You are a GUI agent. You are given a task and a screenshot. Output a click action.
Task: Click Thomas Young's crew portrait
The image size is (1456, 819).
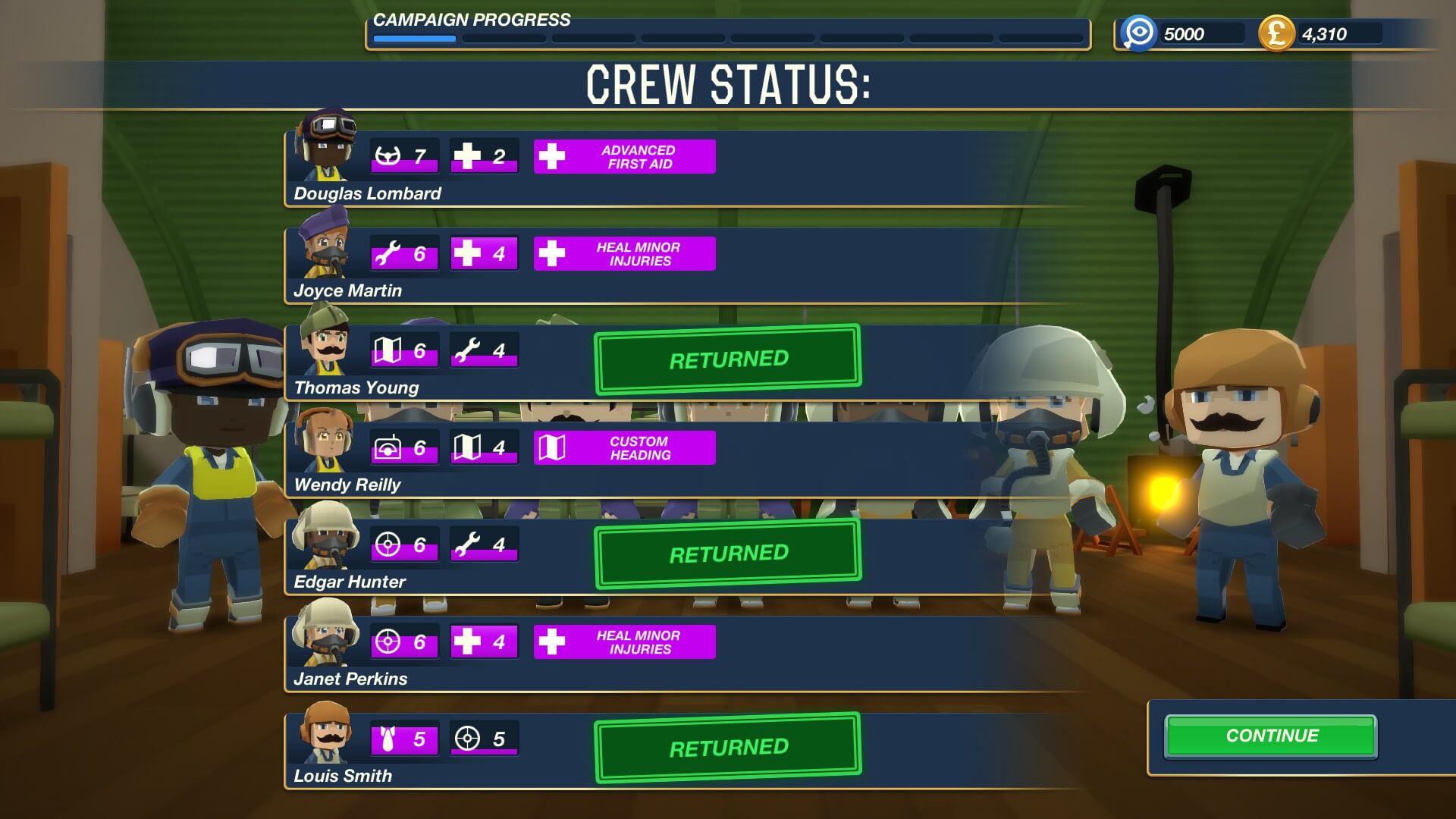pos(327,343)
